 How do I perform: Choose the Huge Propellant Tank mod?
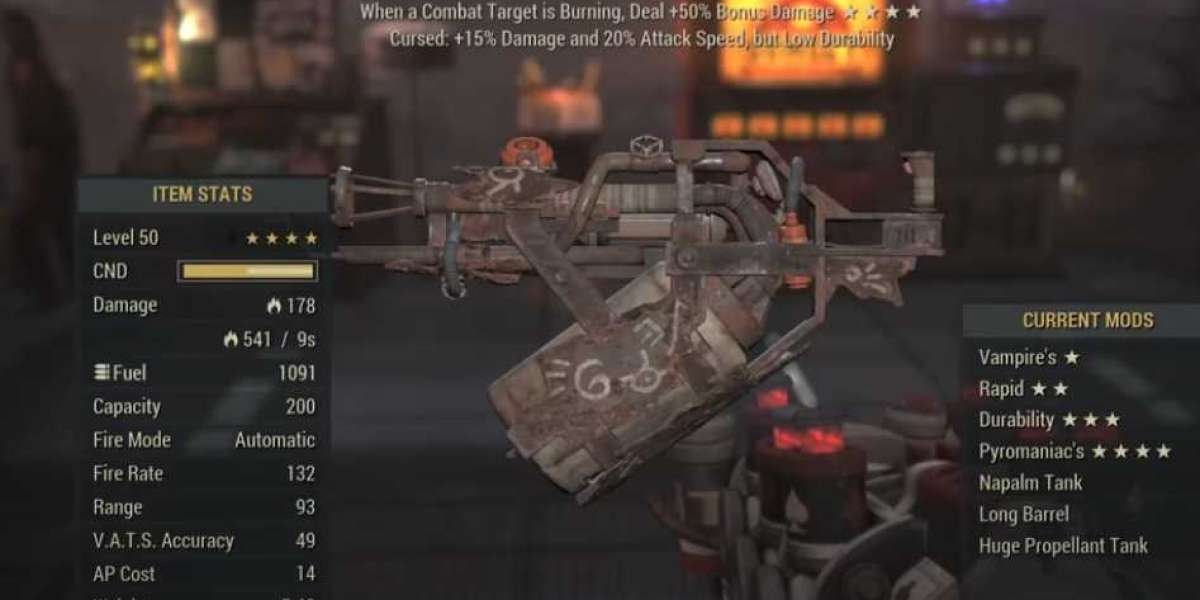(x=1064, y=546)
